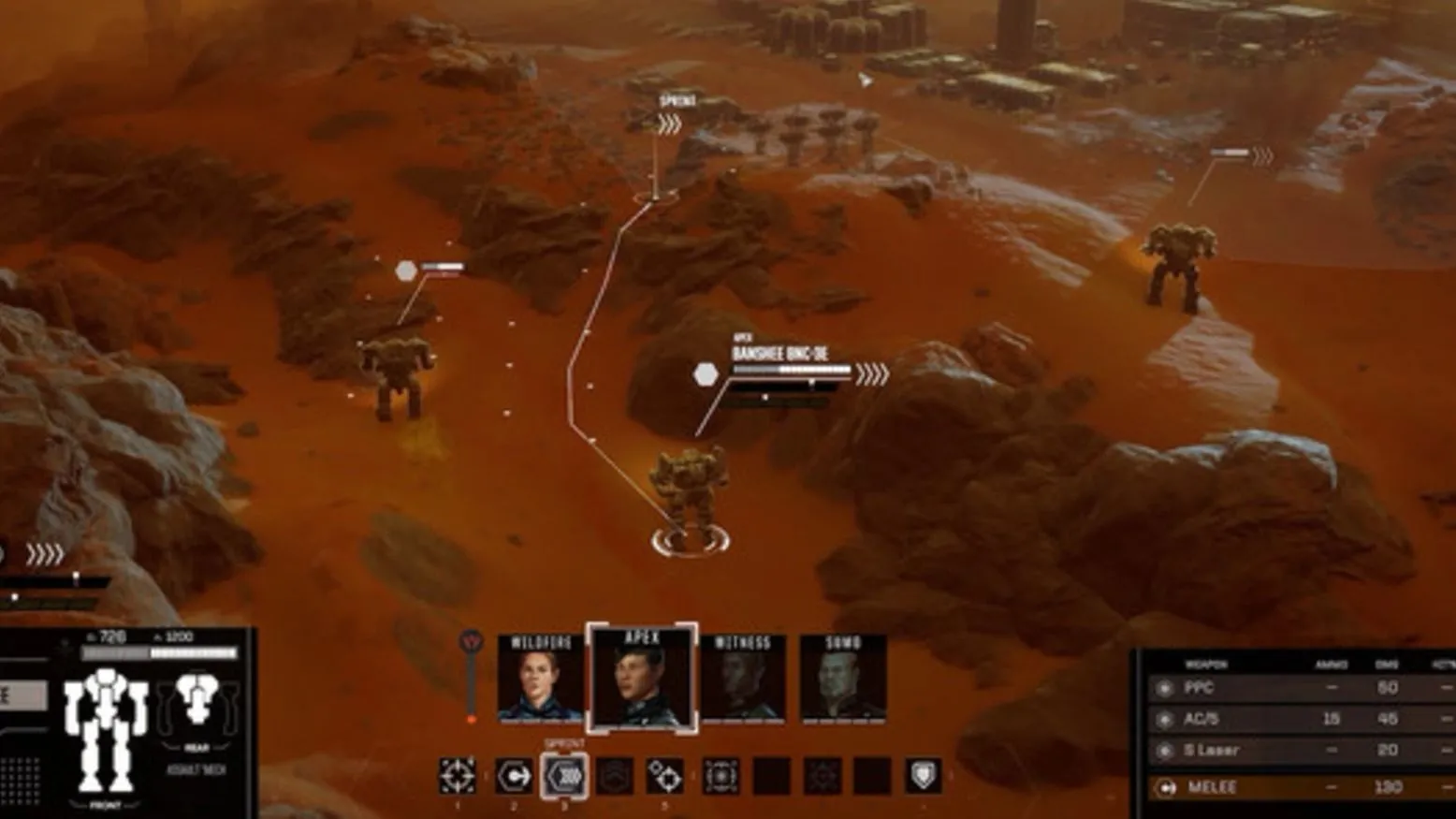Select the diamond-and-crosshair ability icon
1456x819 pixels.
pos(665,776)
